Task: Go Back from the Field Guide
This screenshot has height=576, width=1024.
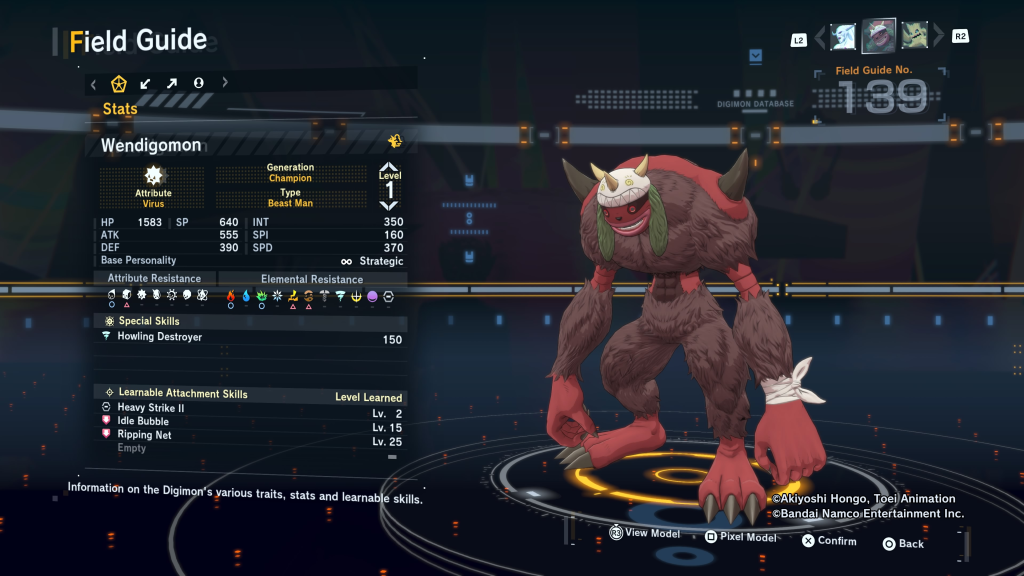Action: pos(903,543)
